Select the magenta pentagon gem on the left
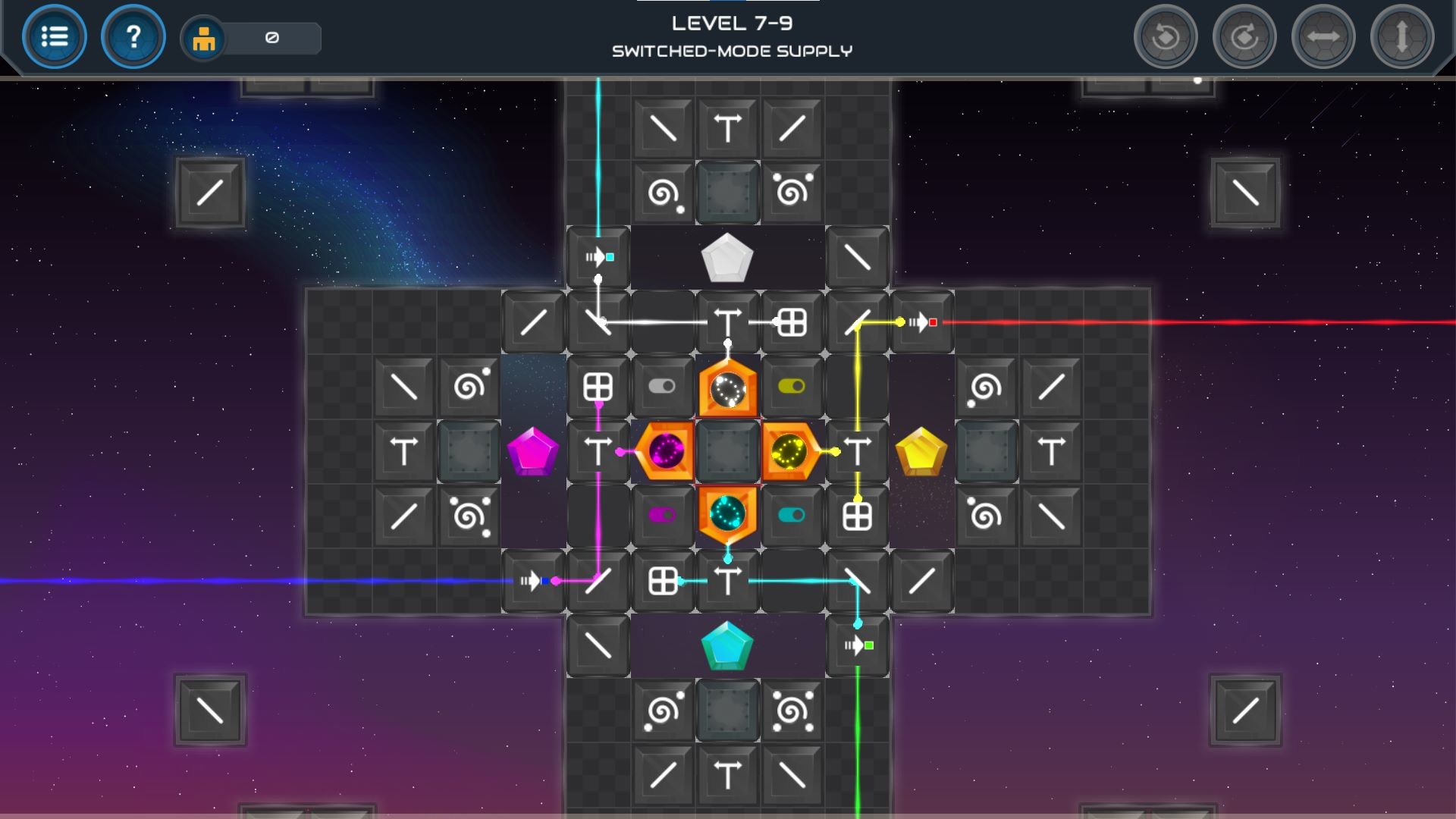This screenshot has width=1456, height=819. point(533,451)
